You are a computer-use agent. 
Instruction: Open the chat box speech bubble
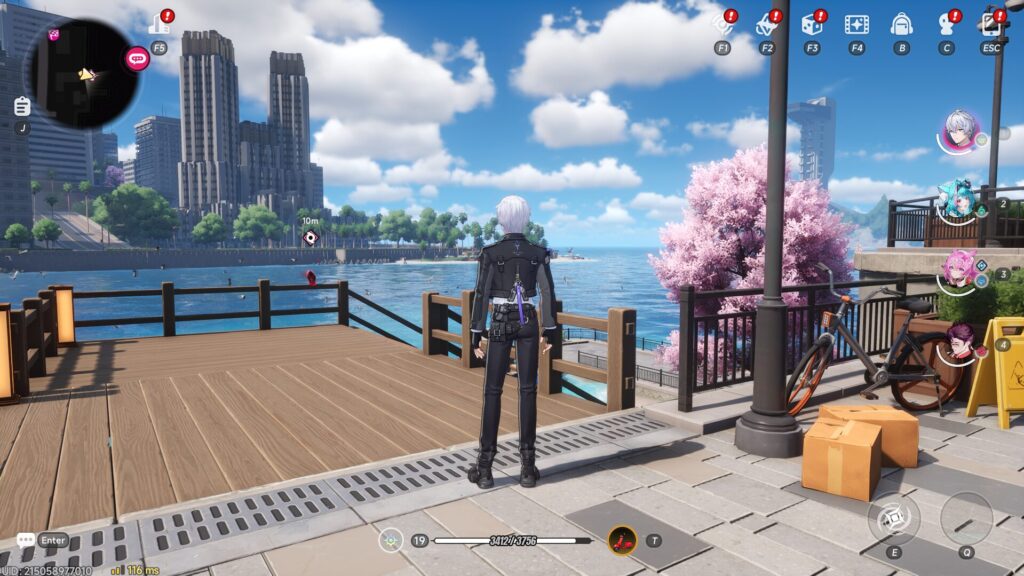tap(25, 540)
